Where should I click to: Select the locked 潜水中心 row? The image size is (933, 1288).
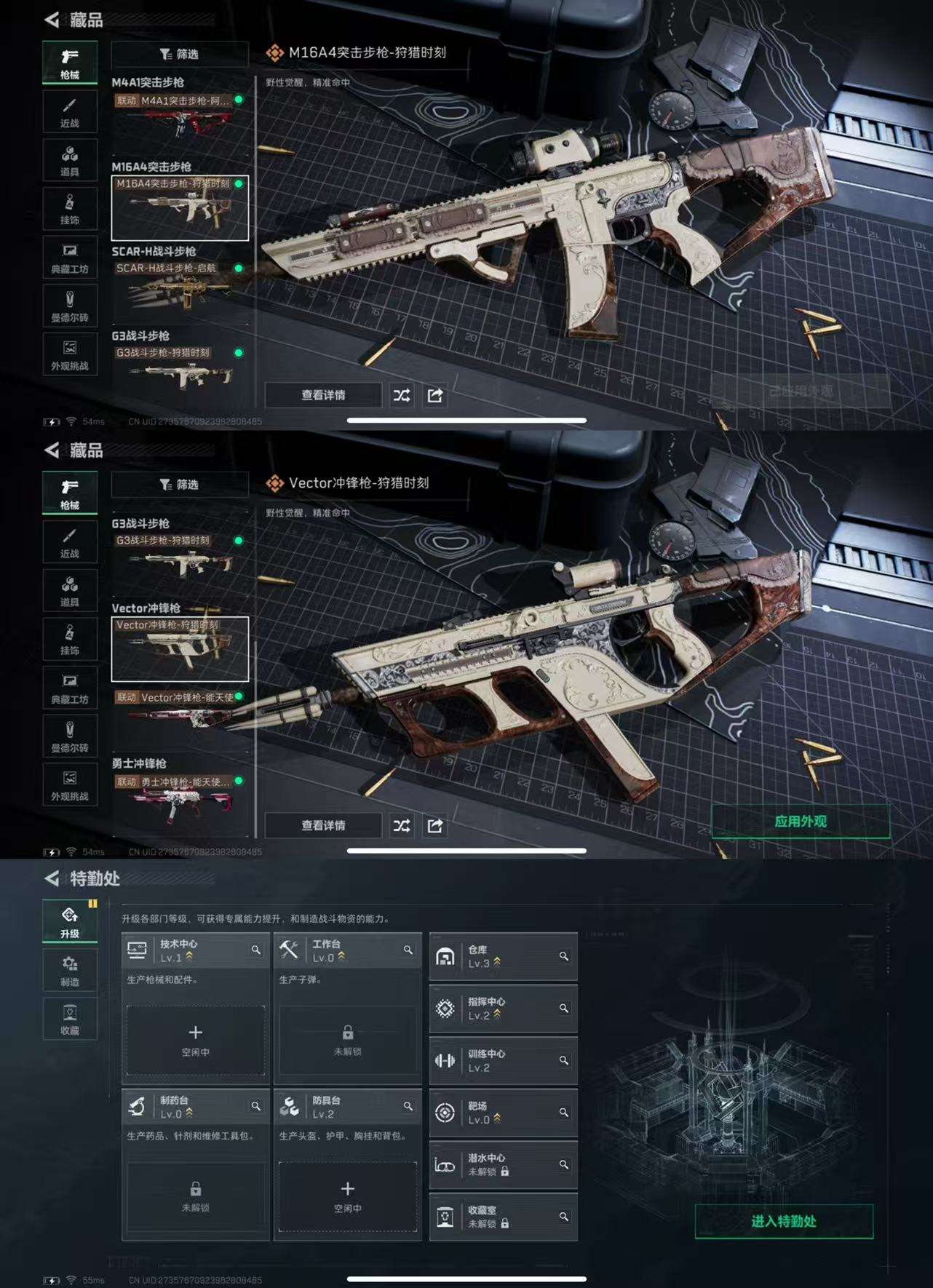(503, 1164)
